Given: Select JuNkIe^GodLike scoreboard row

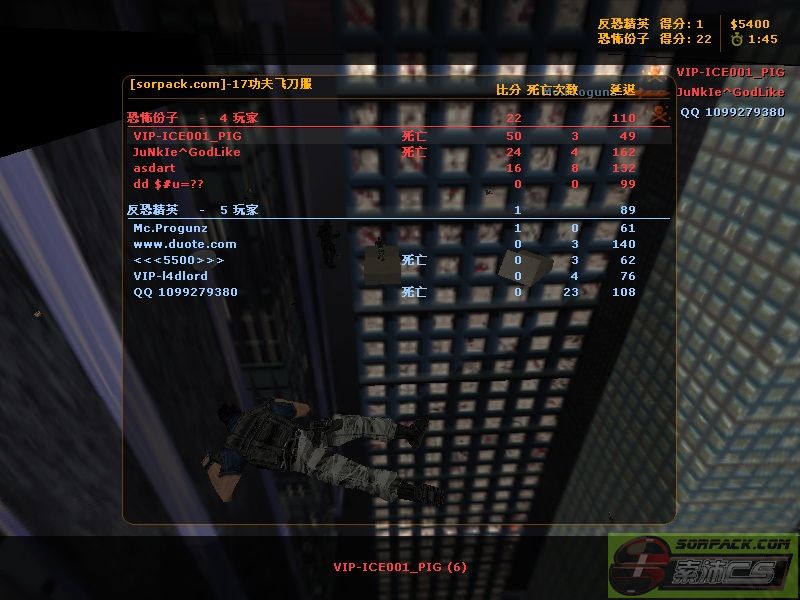Looking at the screenshot, I should [187, 152].
